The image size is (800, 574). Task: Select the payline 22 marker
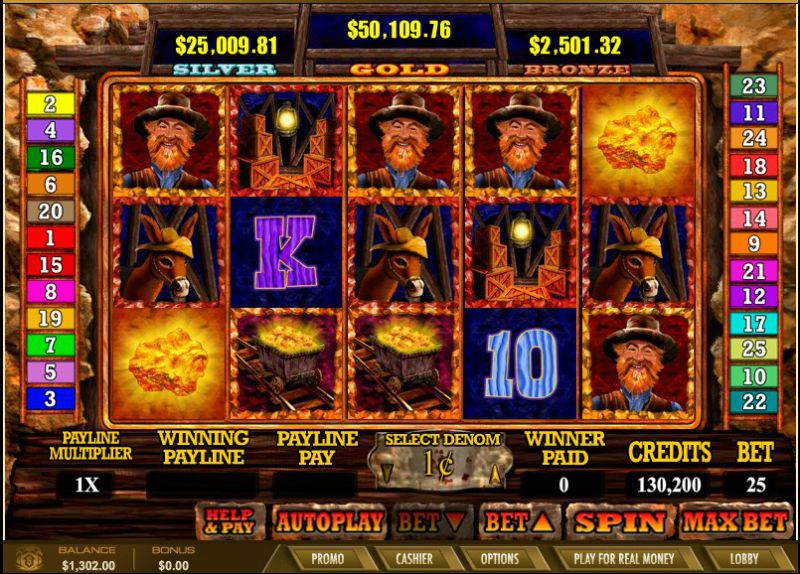(x=753, y=401)
